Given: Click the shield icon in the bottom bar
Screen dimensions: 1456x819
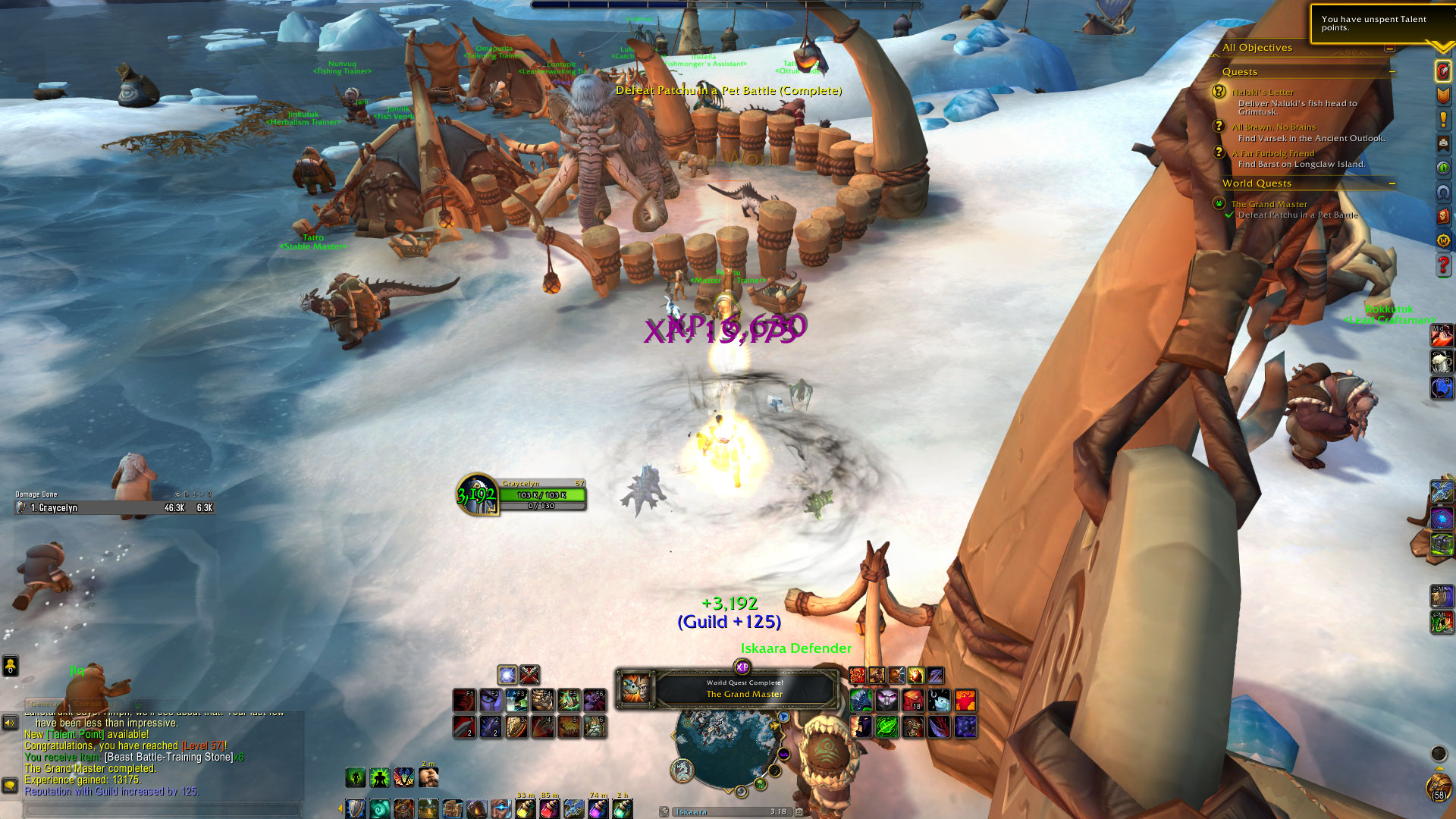Looking at the screenshot, I should tap(356, 809).
